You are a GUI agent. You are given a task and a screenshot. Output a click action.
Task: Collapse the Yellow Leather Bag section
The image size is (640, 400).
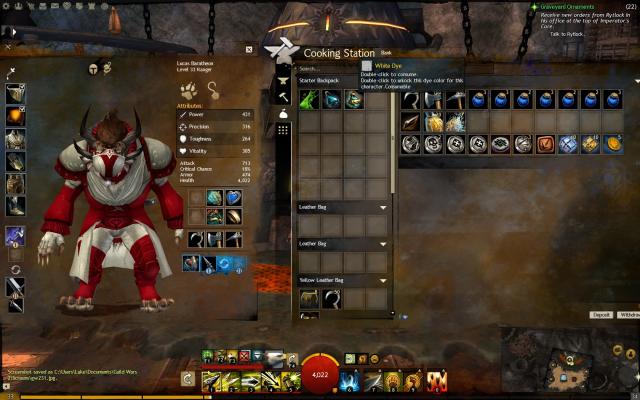coord(384,281)
